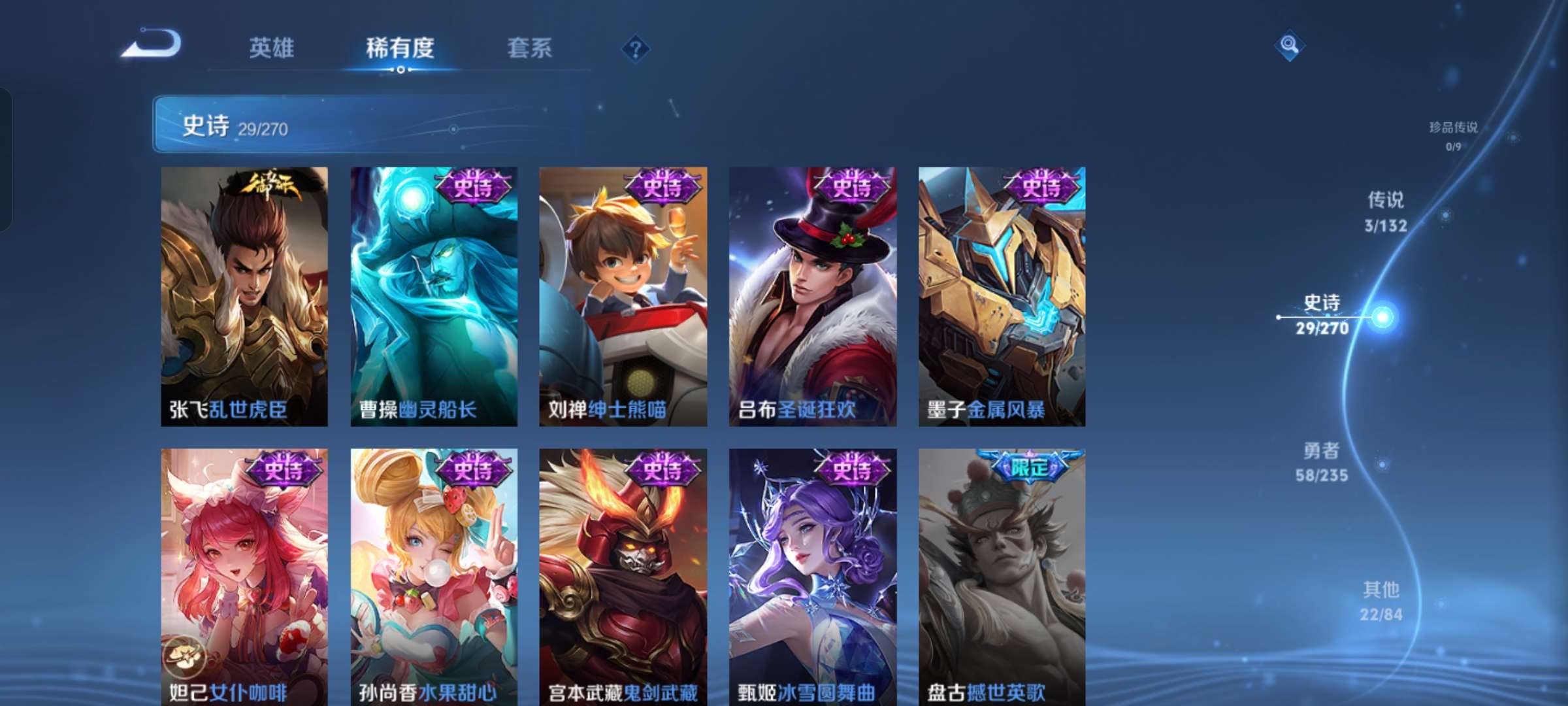Viewport: 1568px width, 706px height.
Task: Open the 套系 tab
Action: tap(530, 48)
